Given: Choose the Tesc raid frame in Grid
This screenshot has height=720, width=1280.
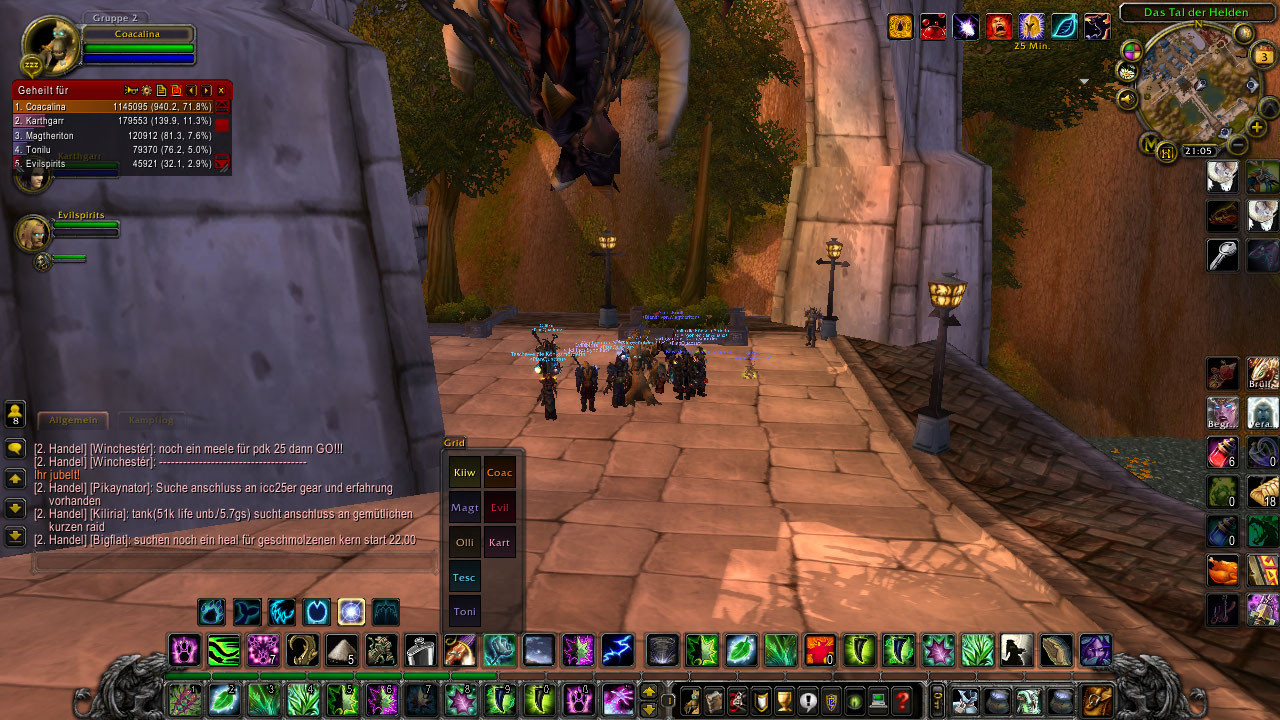Looking at the screenshot, I should (x=465, y=577).
